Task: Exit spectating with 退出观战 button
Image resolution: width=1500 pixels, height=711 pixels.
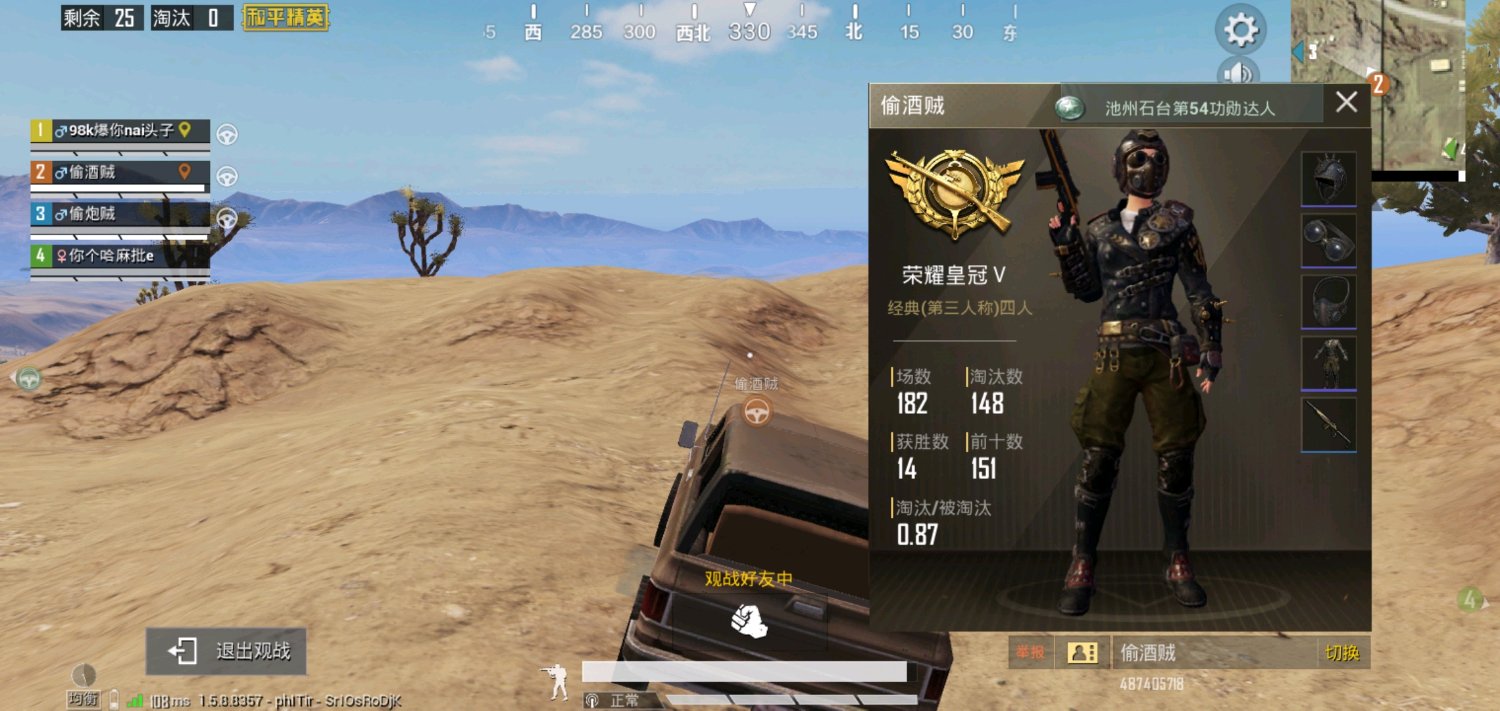Action: point(226,651)
